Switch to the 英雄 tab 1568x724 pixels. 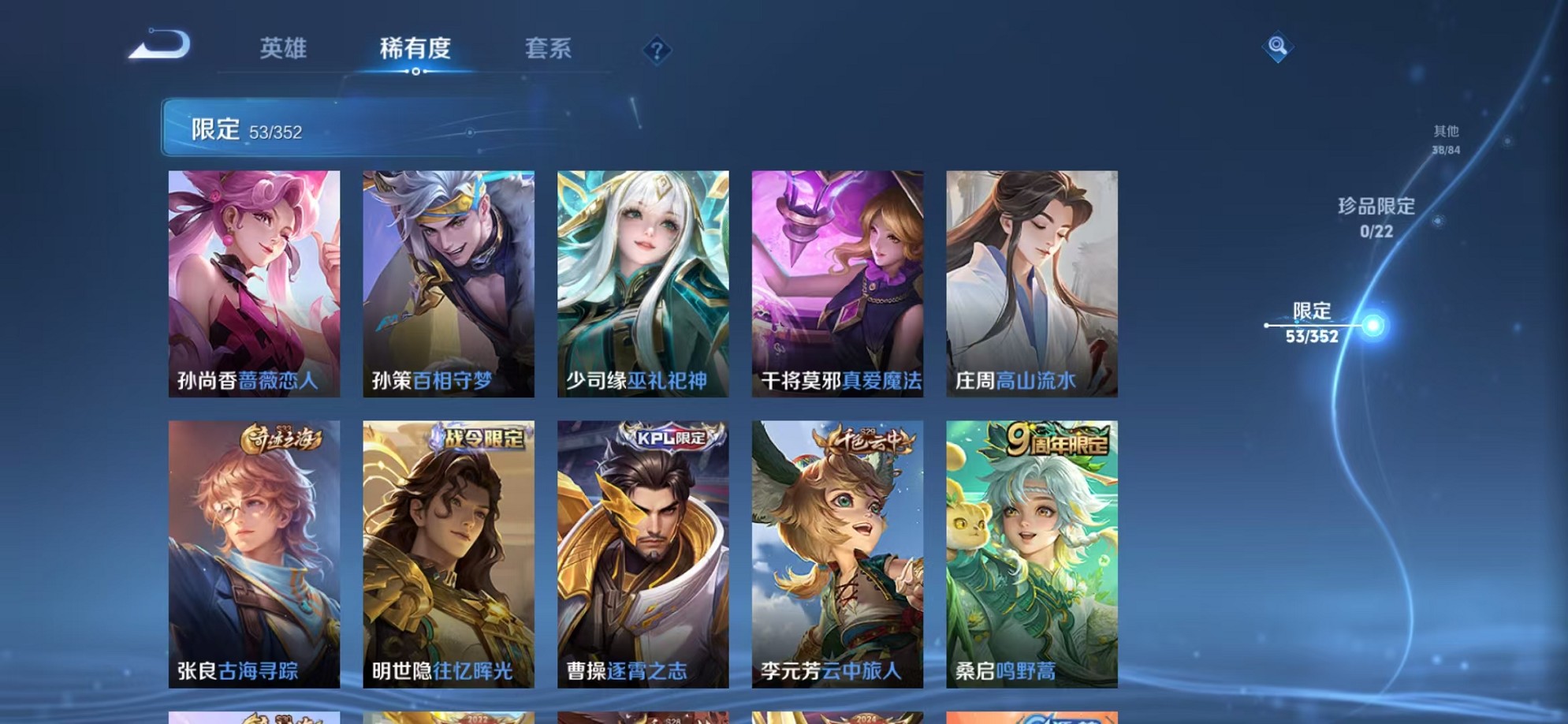tap(285, 49)
